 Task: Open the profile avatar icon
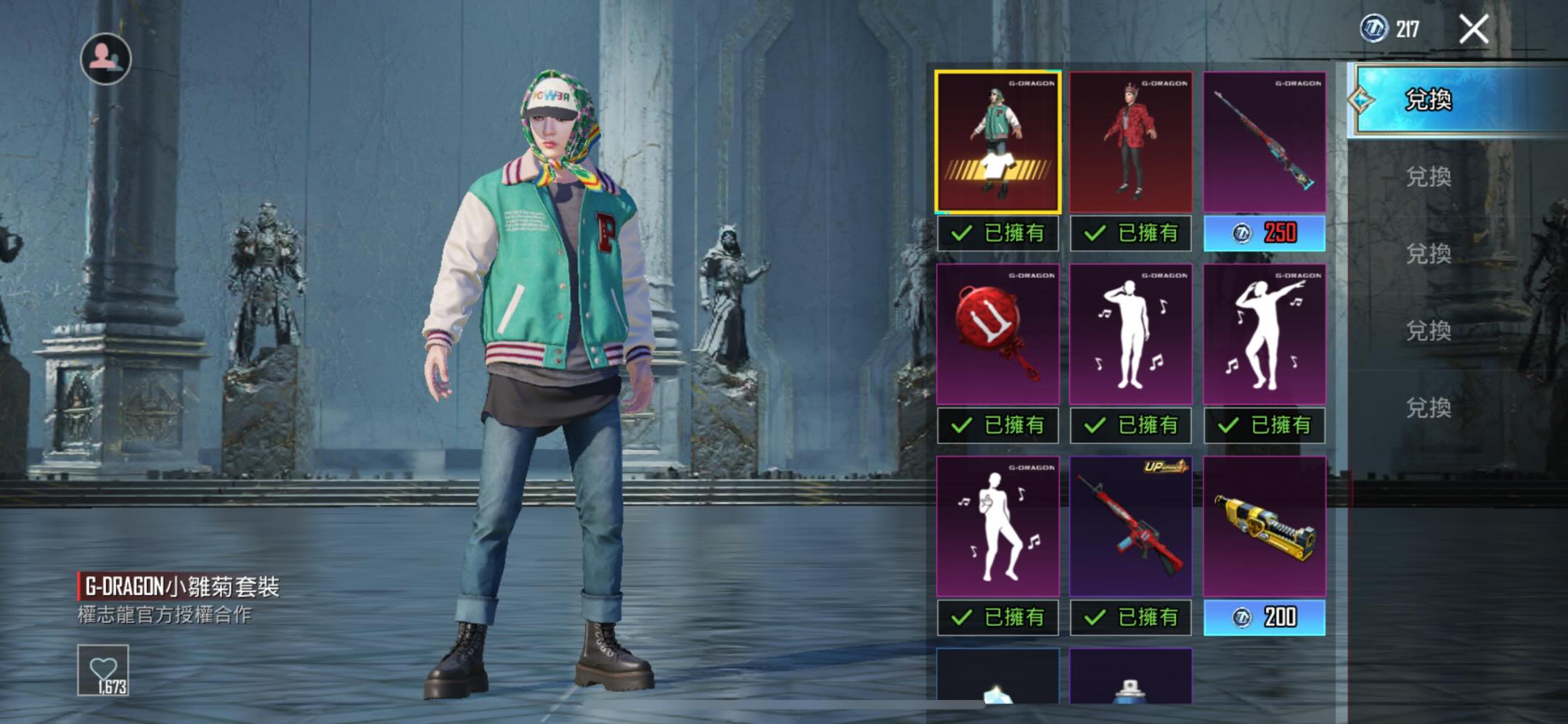[105, 58]
